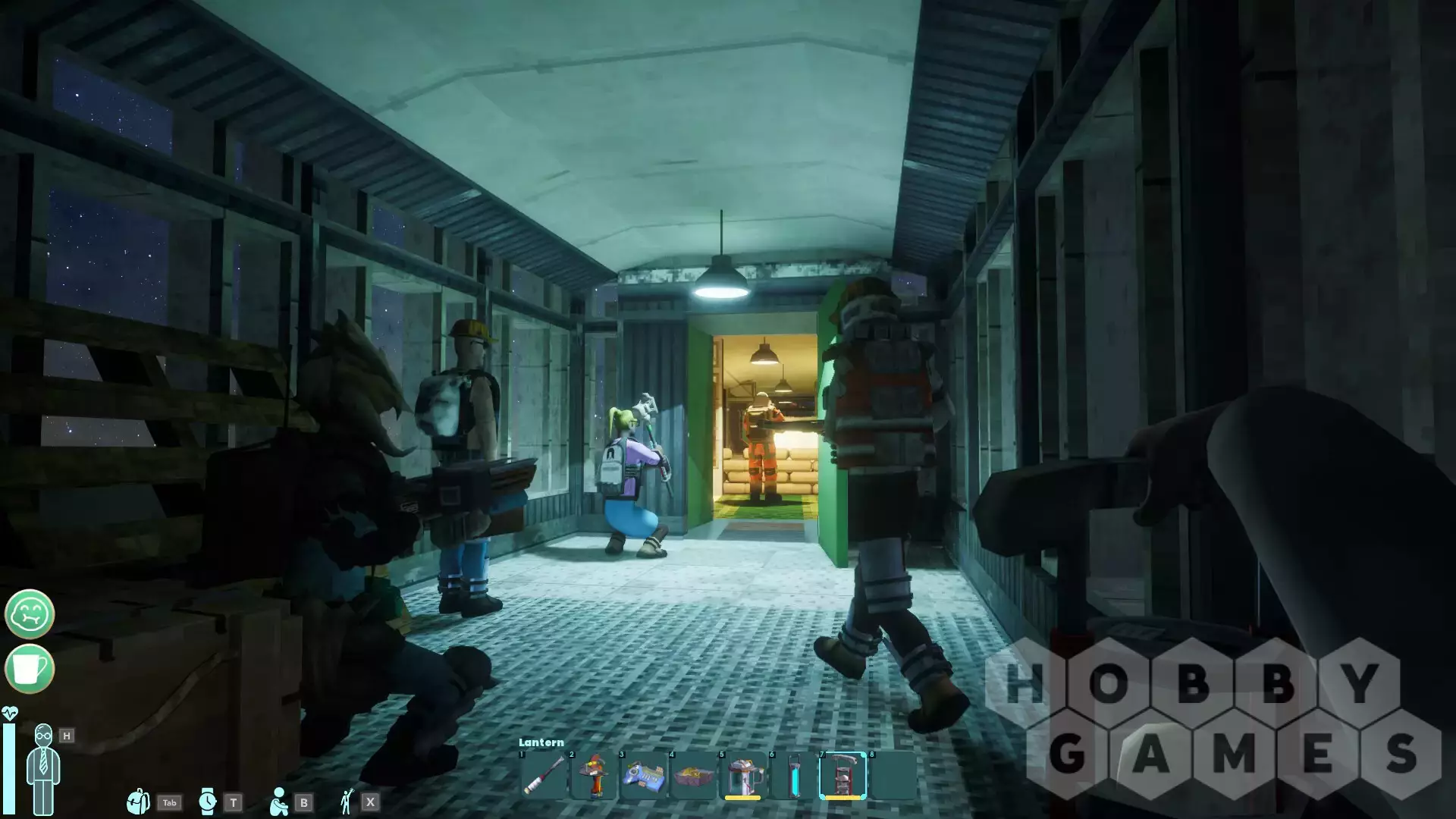Choose the blue keyboard device hotbar slot

pos(643,775)
